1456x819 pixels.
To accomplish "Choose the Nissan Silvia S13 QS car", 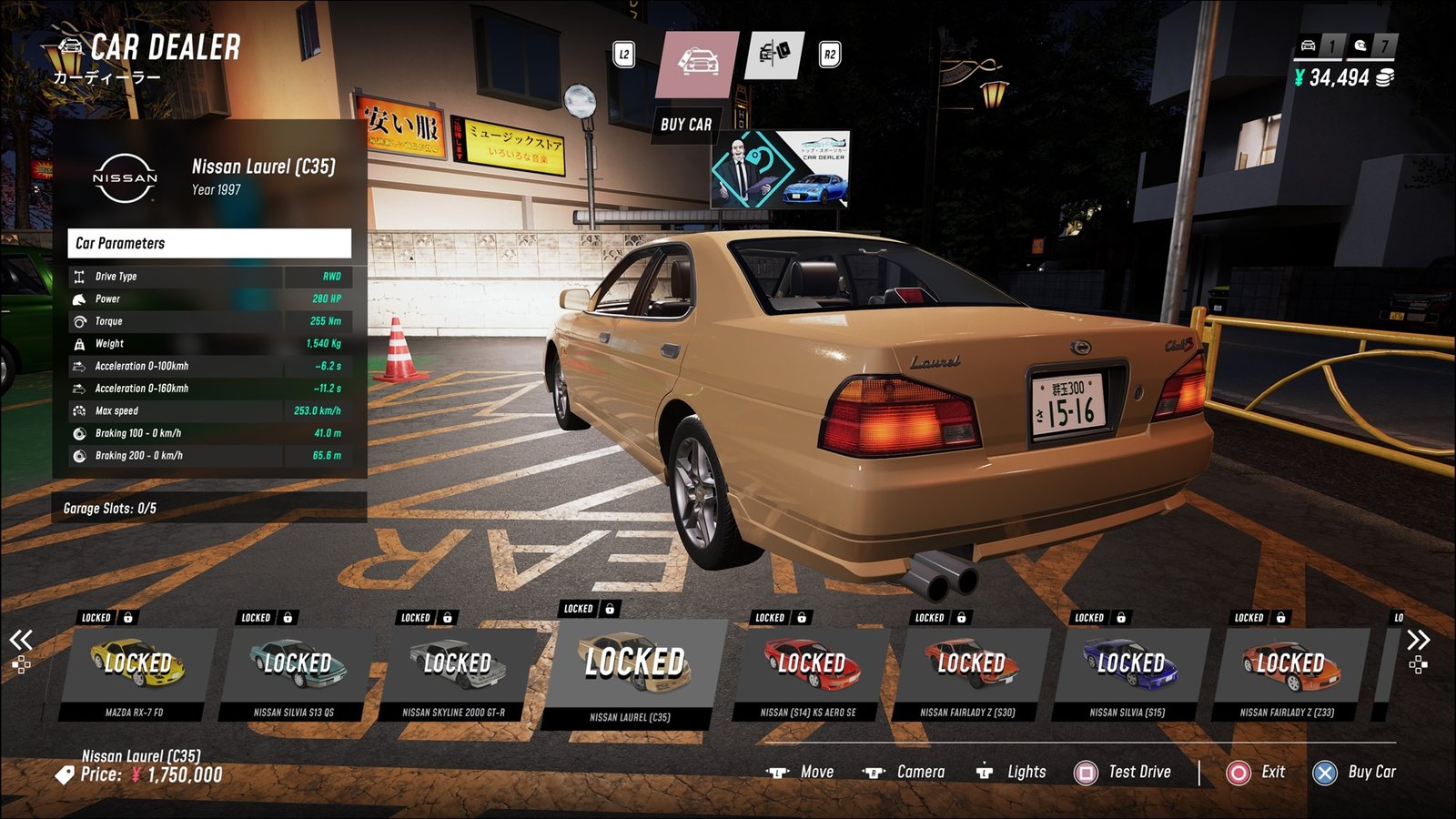I will 296,669.
